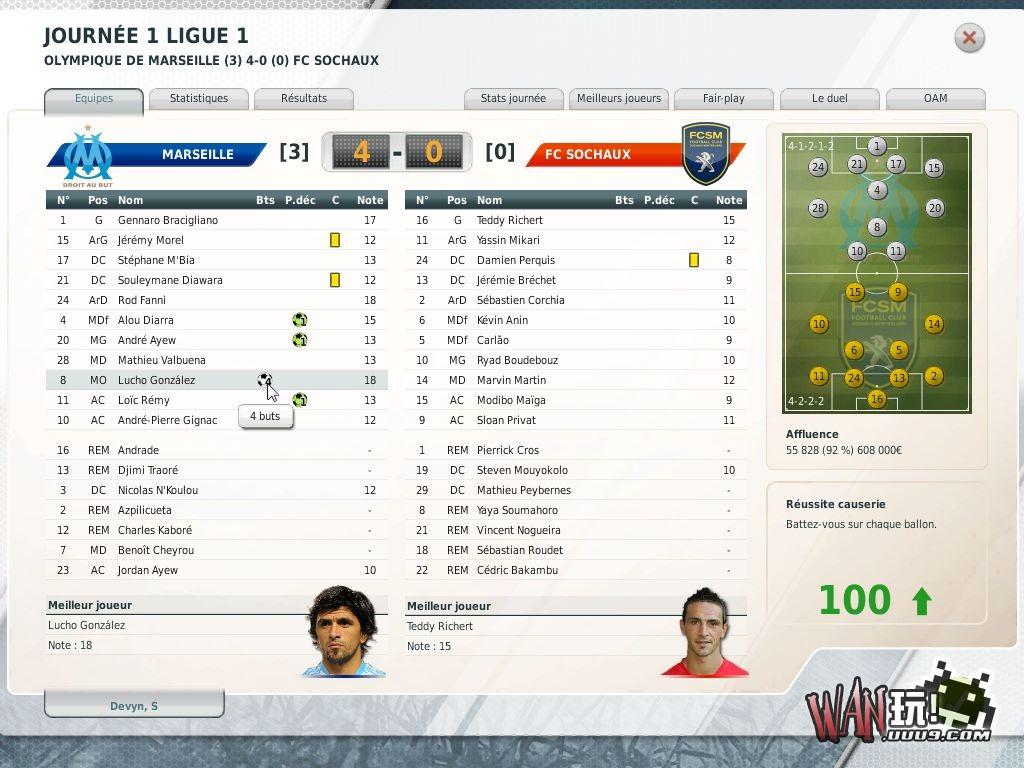Switch to the Fair-play tab
The image size is (1024, 768).
723,99
